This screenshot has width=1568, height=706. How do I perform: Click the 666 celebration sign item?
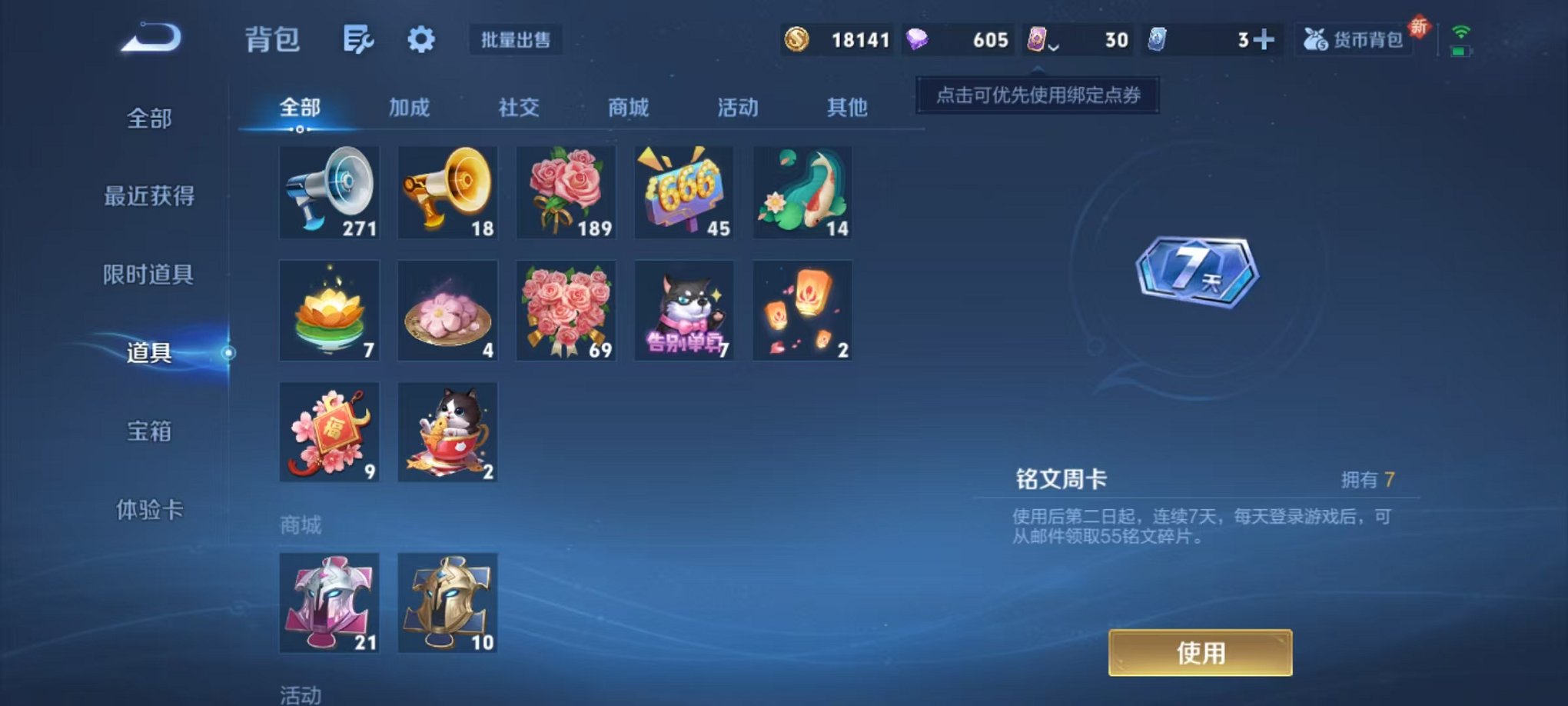tap(684, 191)
